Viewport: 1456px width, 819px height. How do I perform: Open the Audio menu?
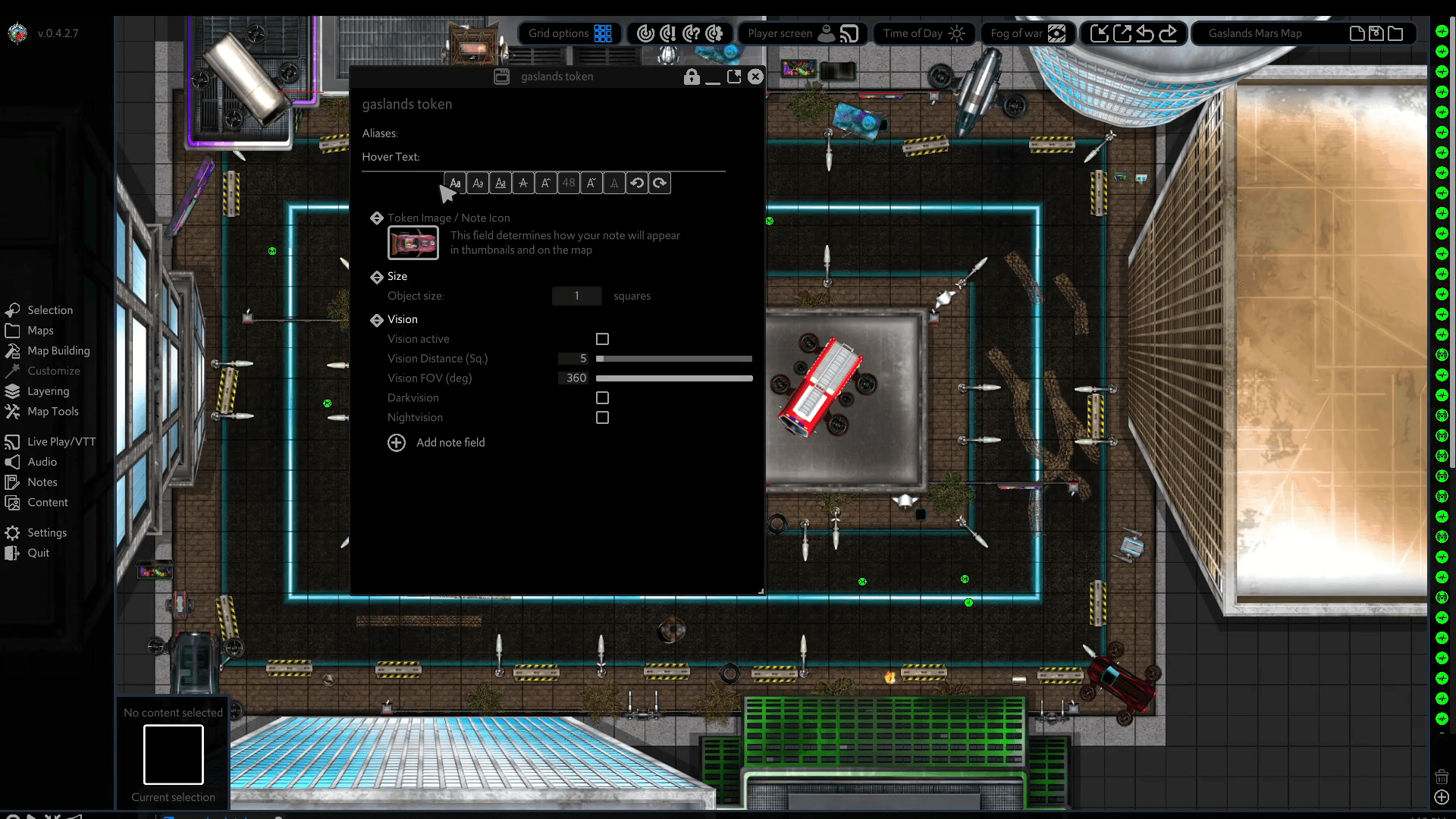tap(42, 462)
